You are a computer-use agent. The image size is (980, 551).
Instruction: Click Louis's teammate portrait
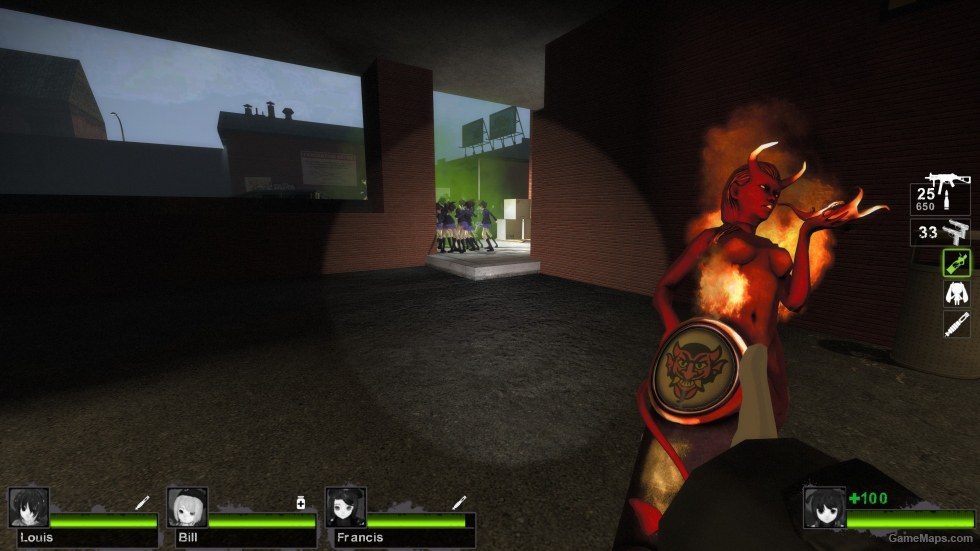(29, 507)
